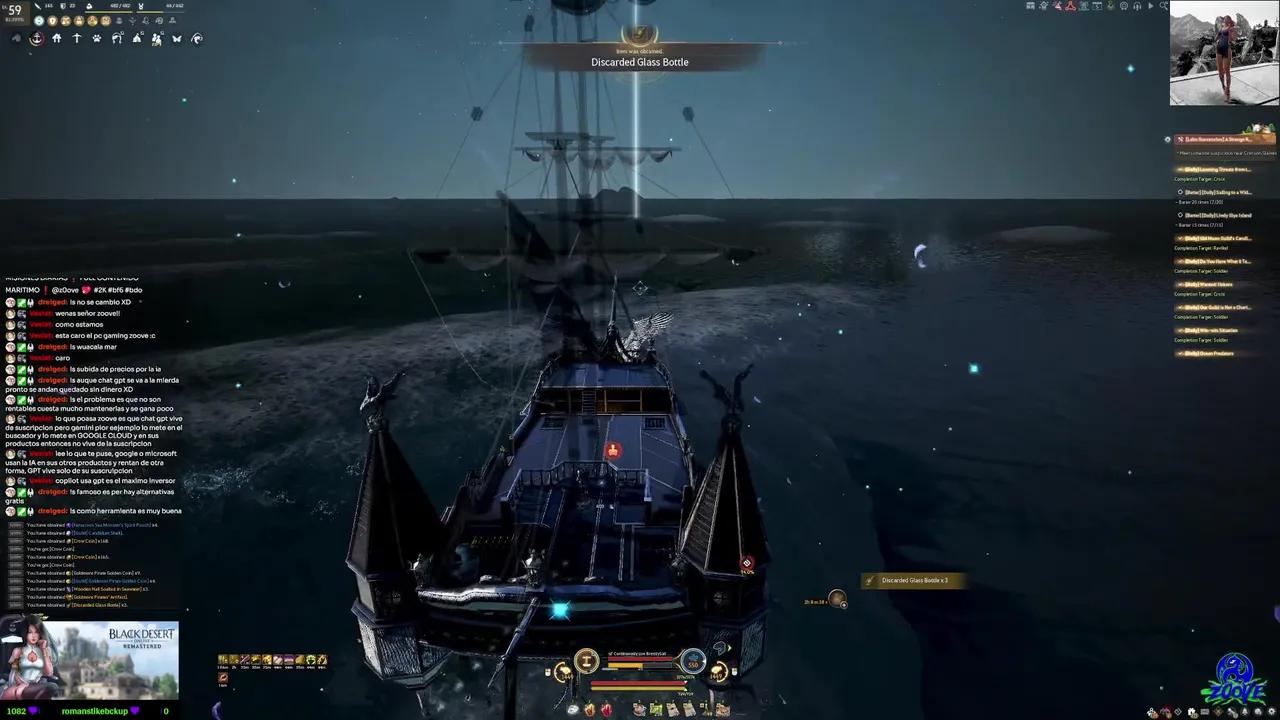Screen dimensions: 1280x720
Task: Click the streamer webcam overlay image
Action: pyautogui.click(x=1224, y=53)
